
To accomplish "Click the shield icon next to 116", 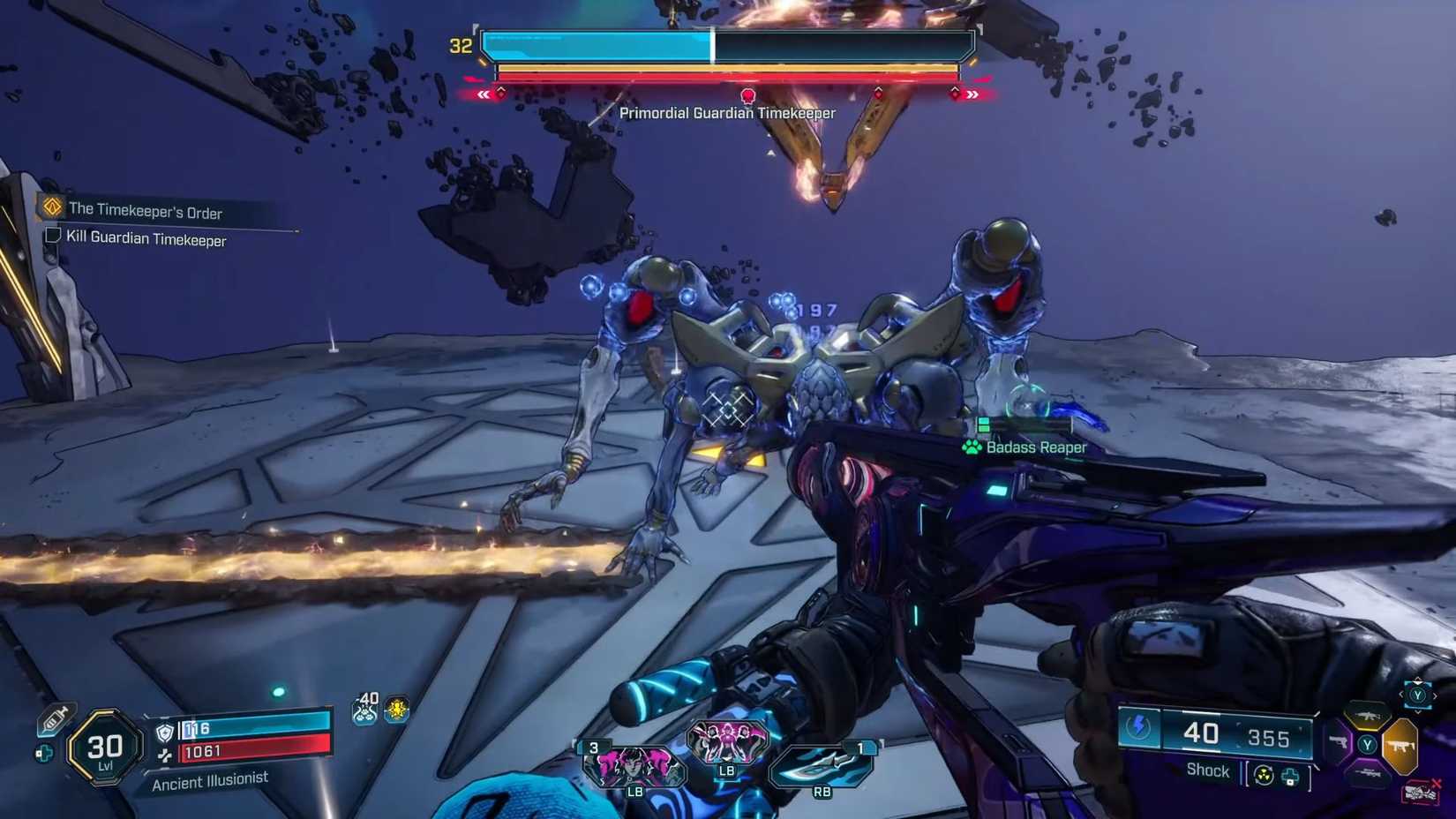I will (x=164, y=733).
